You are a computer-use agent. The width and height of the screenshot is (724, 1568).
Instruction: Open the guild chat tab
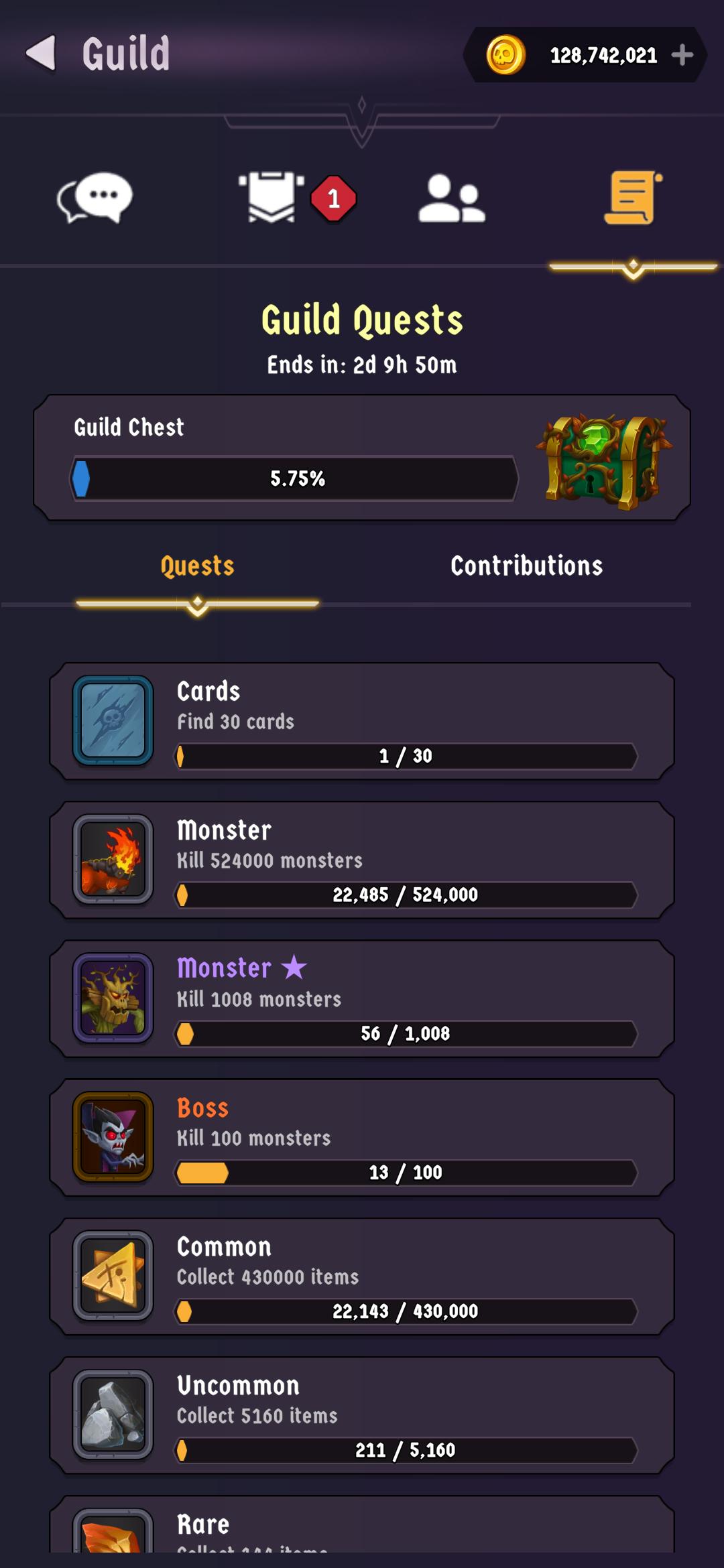click(95, 198)
